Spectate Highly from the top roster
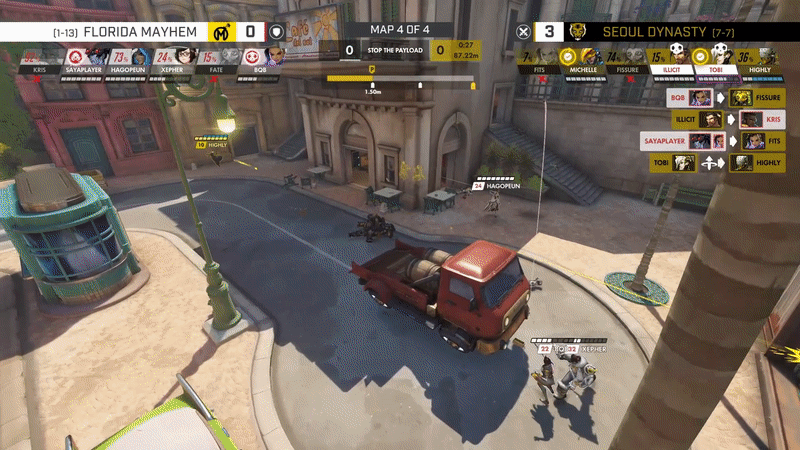Screen dimensions: 800x450 tap(758, 58)
